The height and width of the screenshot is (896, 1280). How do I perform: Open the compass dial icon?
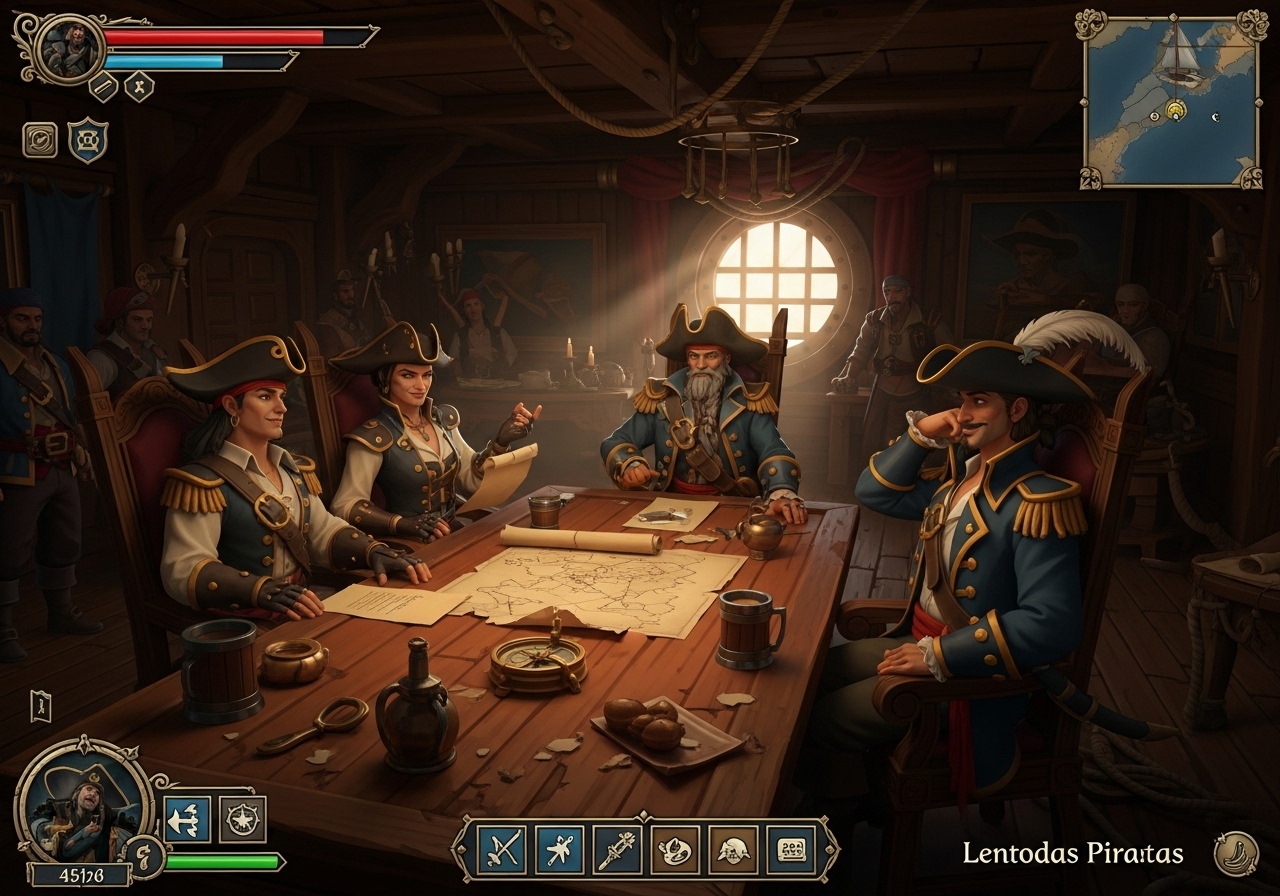[40, 140]
